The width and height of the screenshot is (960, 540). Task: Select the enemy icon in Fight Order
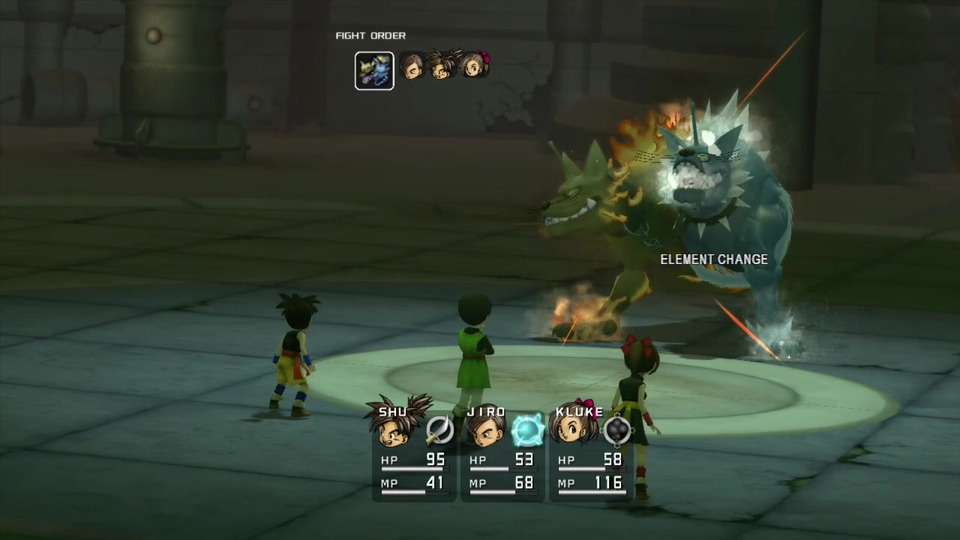pyautogui.click(x=374, y=71)
